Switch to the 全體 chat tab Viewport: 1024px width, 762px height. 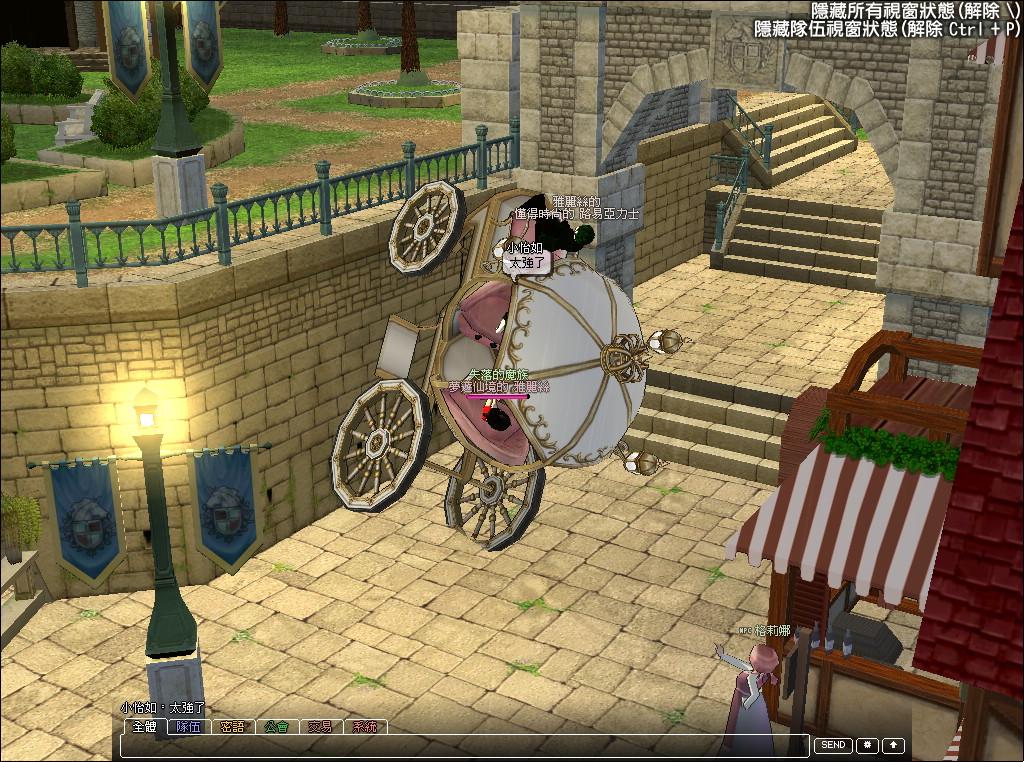coord(145,727)
